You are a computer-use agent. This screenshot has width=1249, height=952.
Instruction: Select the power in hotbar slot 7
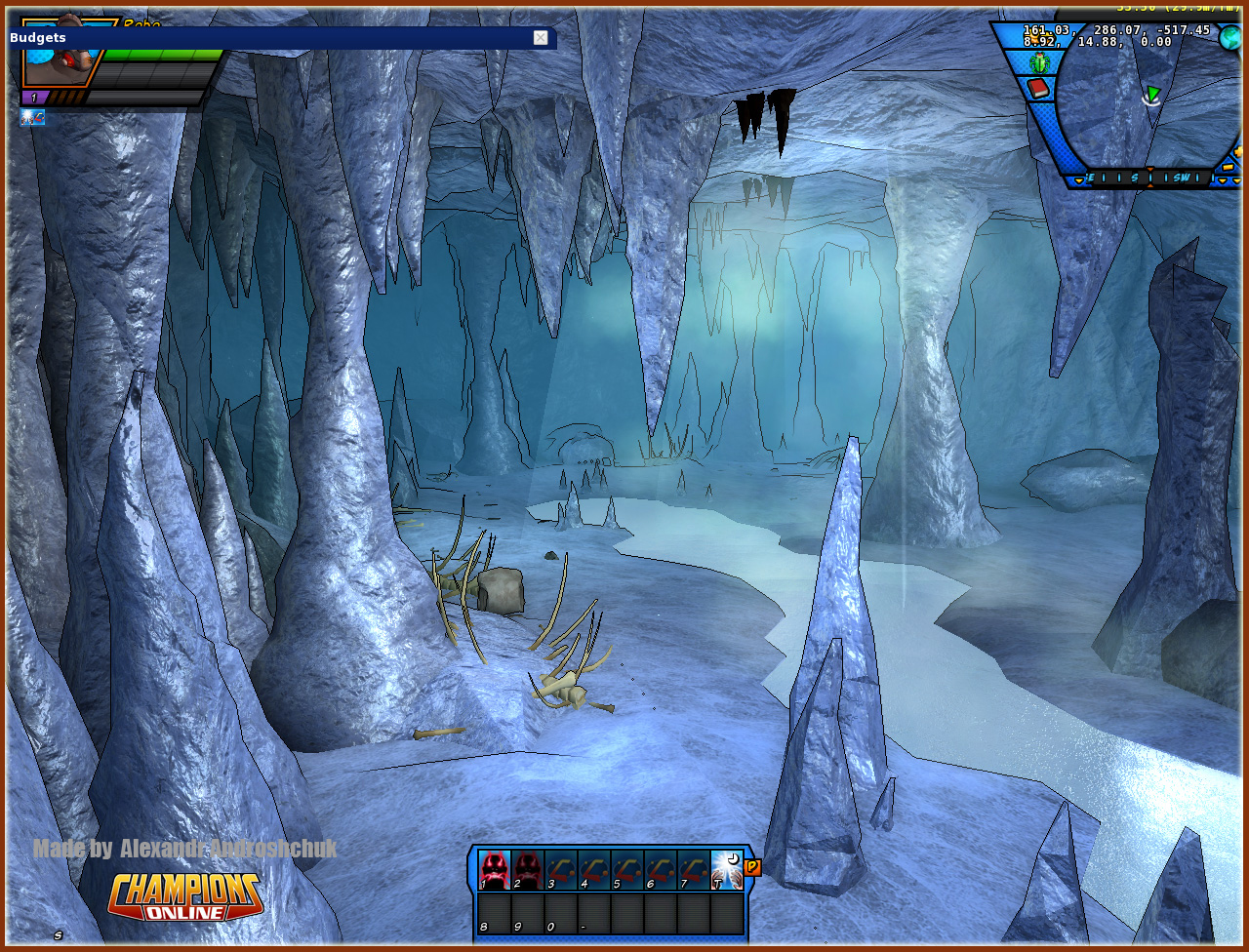694,869
